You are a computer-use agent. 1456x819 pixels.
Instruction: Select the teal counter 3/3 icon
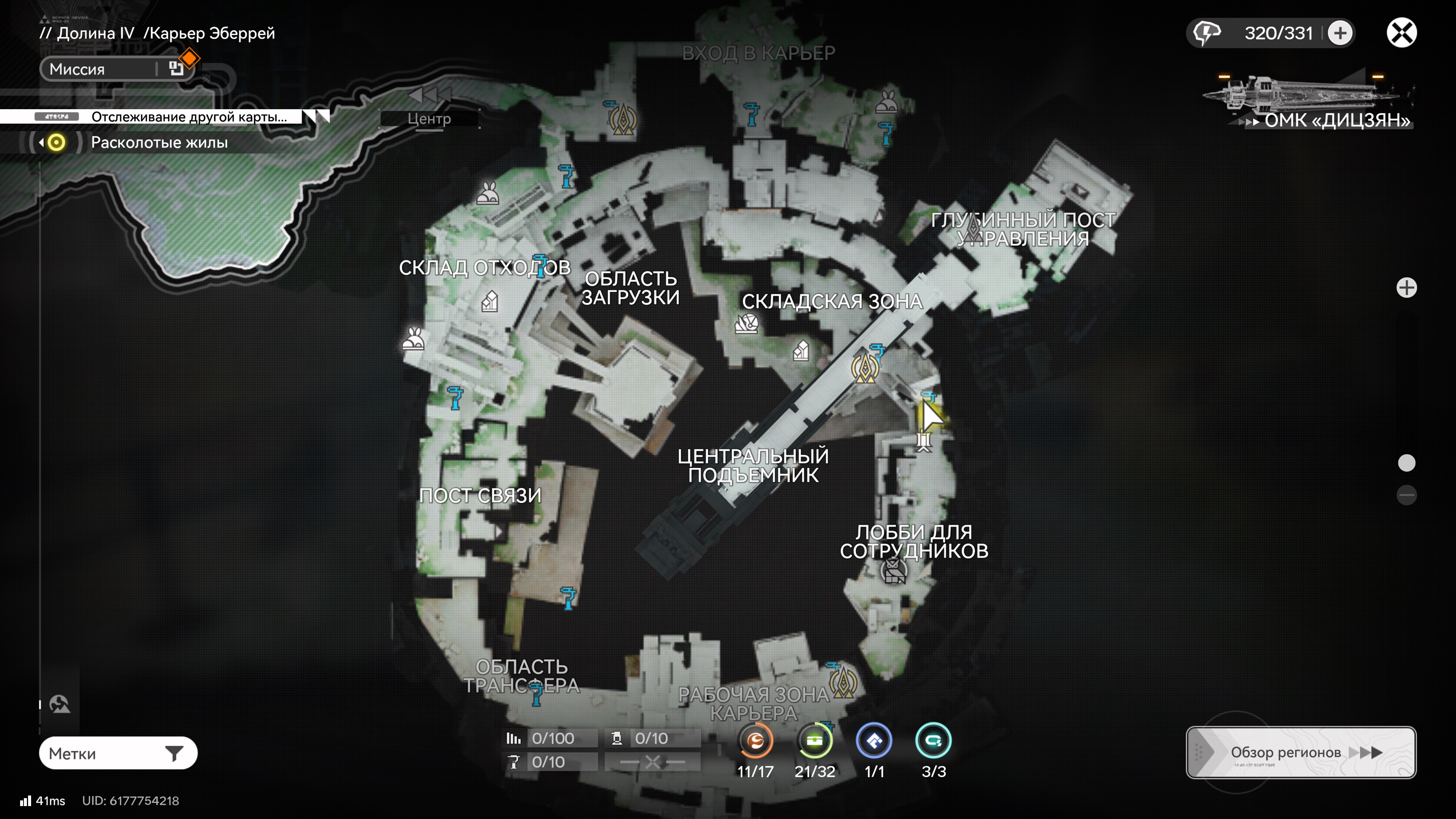(933, 741)
